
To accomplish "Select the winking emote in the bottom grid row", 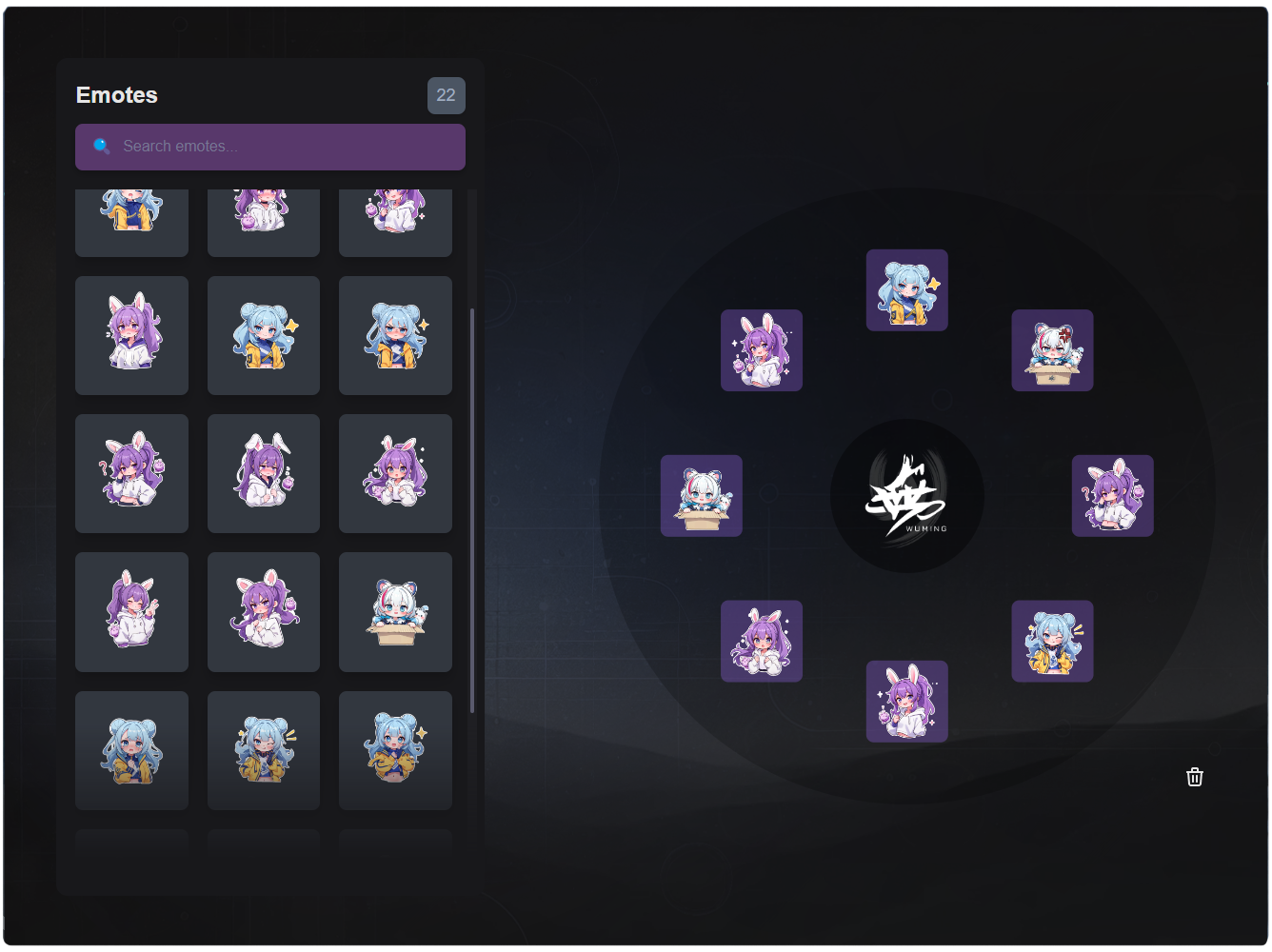I will tap(264, 750).
